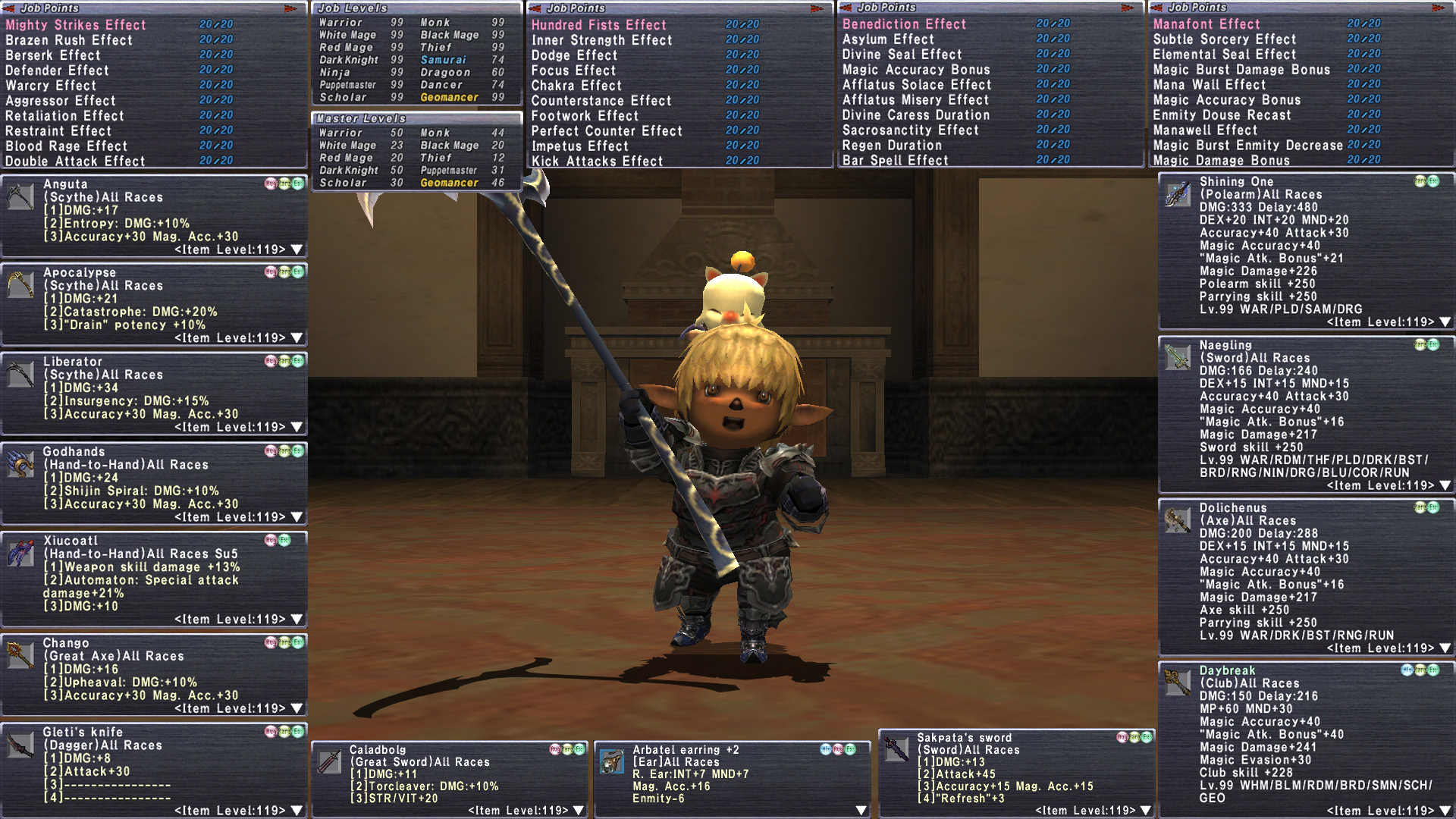Select the Hundred Fists Effect row
The image size is (1456, 819).
(598, 25)
